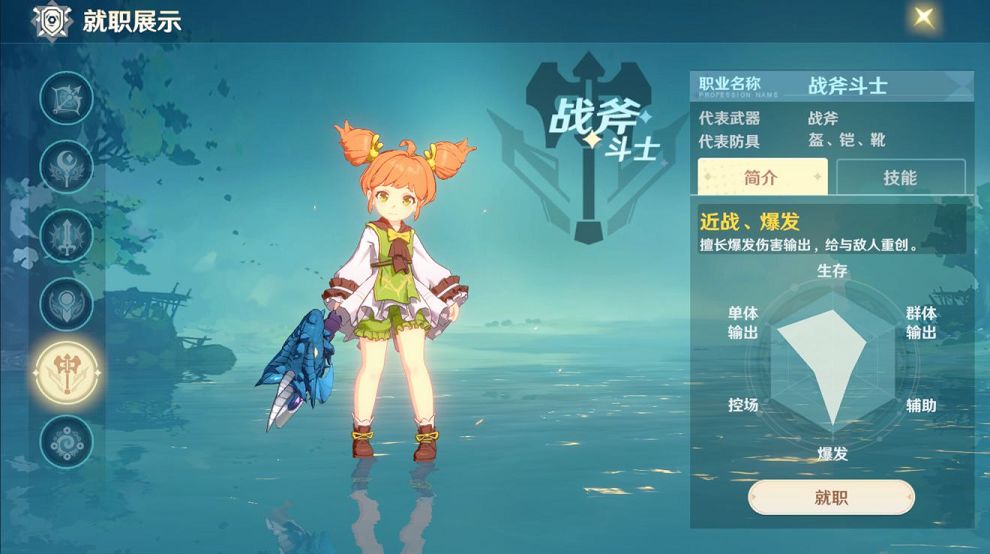990x554 pixels.
Task: Confirm profession with the 就职 button
Action: coord(831,497)
